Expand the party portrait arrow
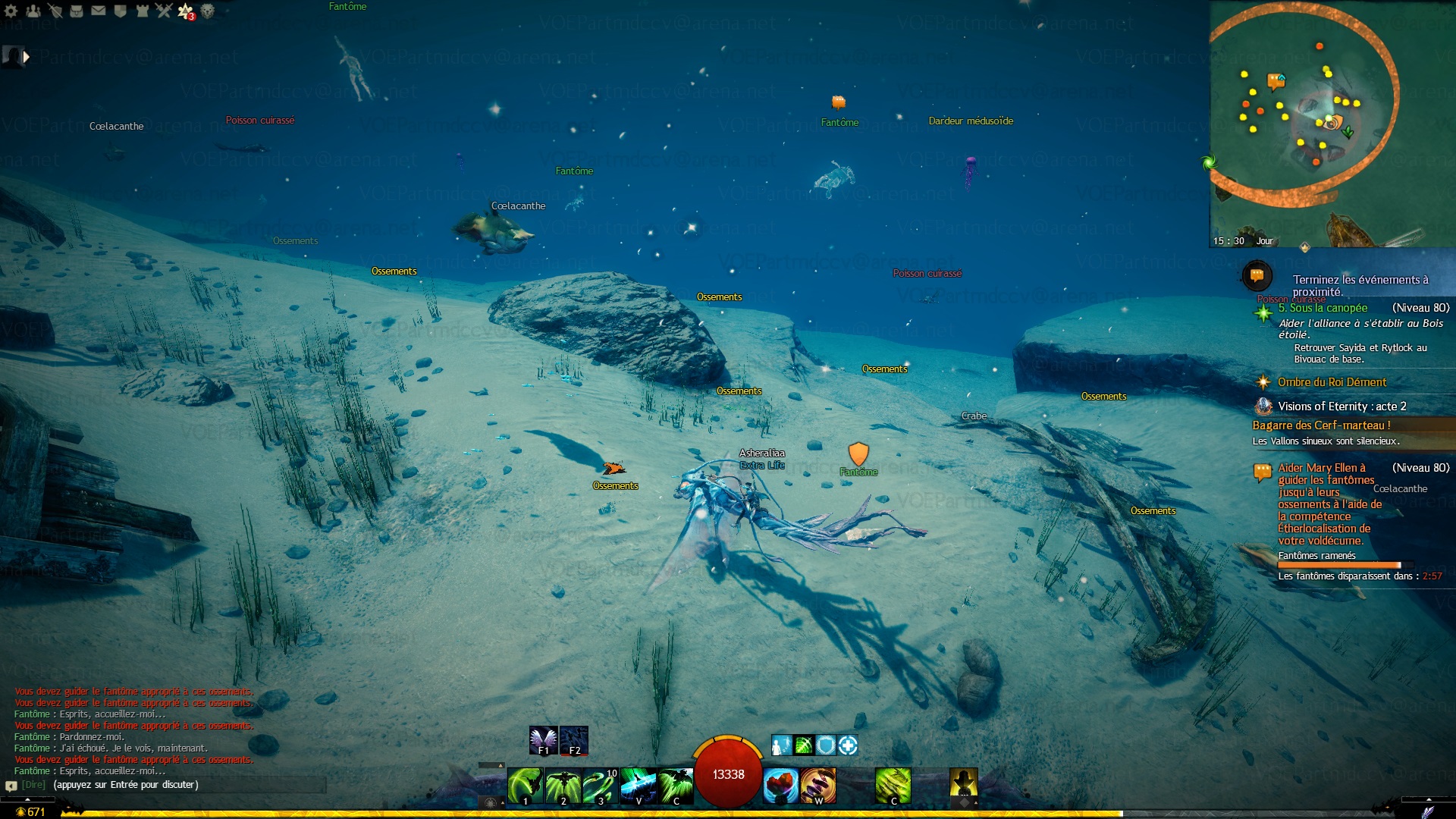The width and height of the screenshot is (1456, 819). click(27, 56)
